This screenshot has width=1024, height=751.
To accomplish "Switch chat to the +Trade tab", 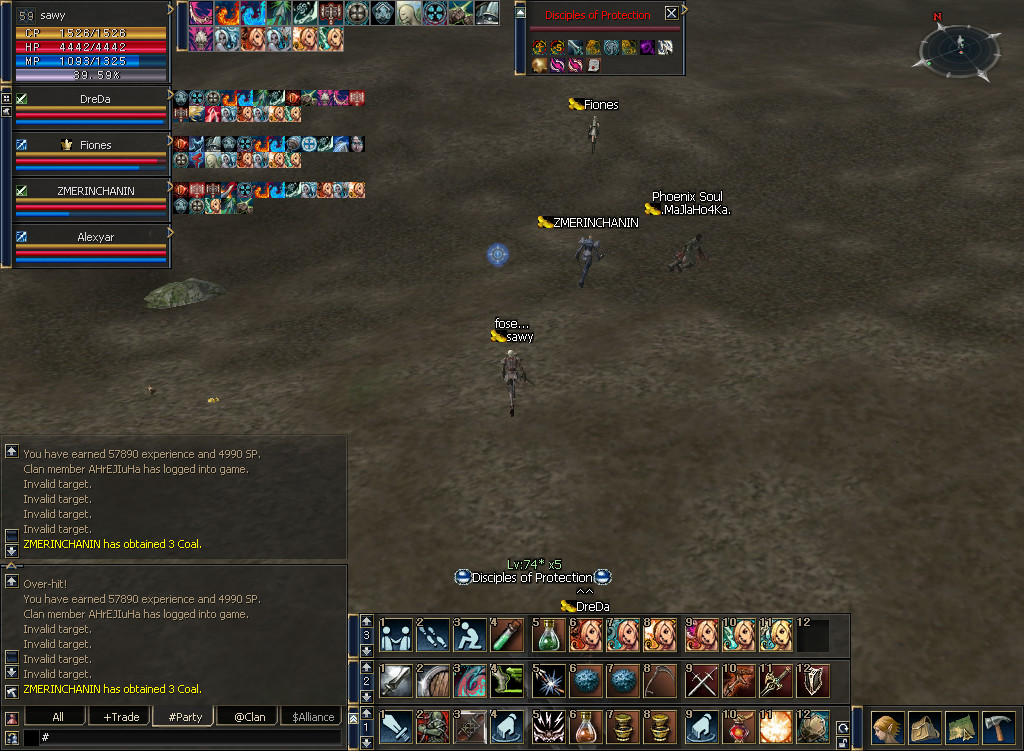I will (x=119, y=716).
